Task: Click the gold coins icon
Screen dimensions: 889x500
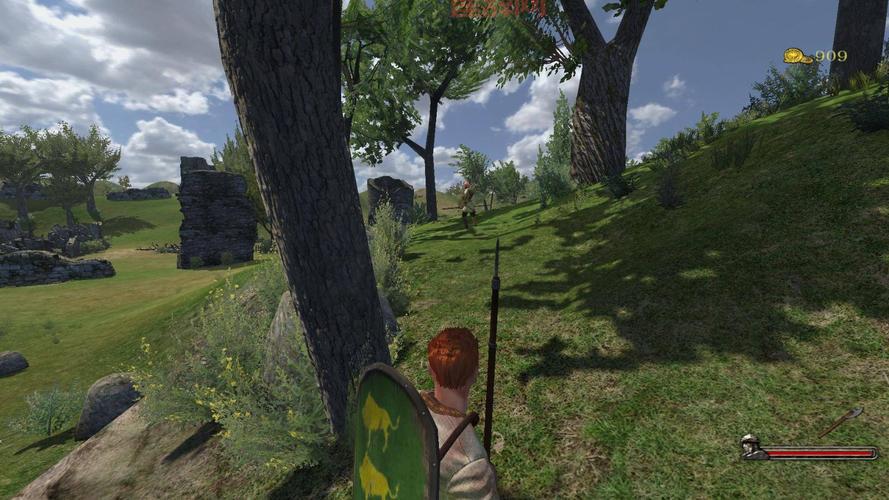Action: [x=797, y=56]
